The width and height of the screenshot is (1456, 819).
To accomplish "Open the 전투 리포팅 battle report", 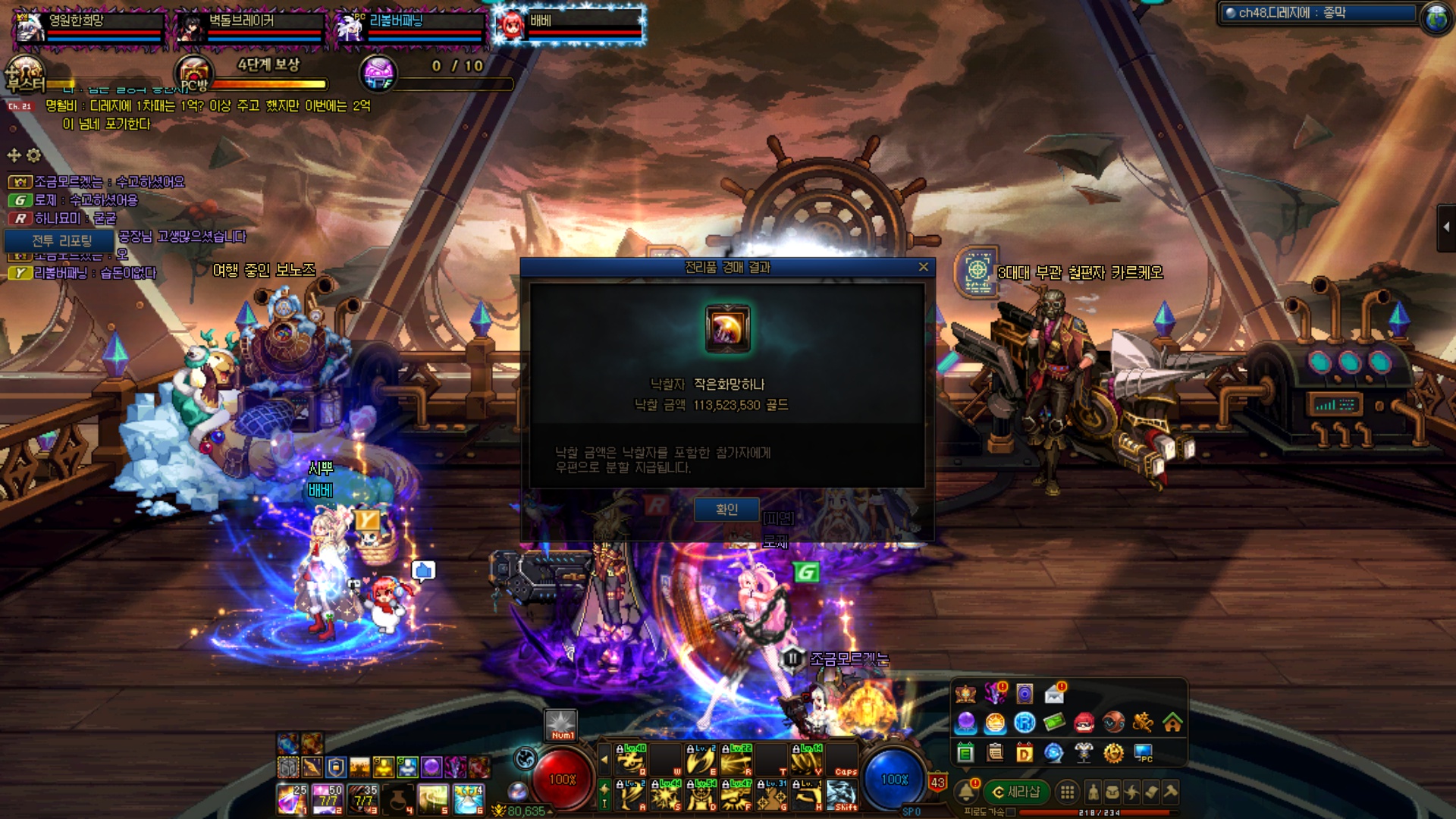I will click(61, 241).
